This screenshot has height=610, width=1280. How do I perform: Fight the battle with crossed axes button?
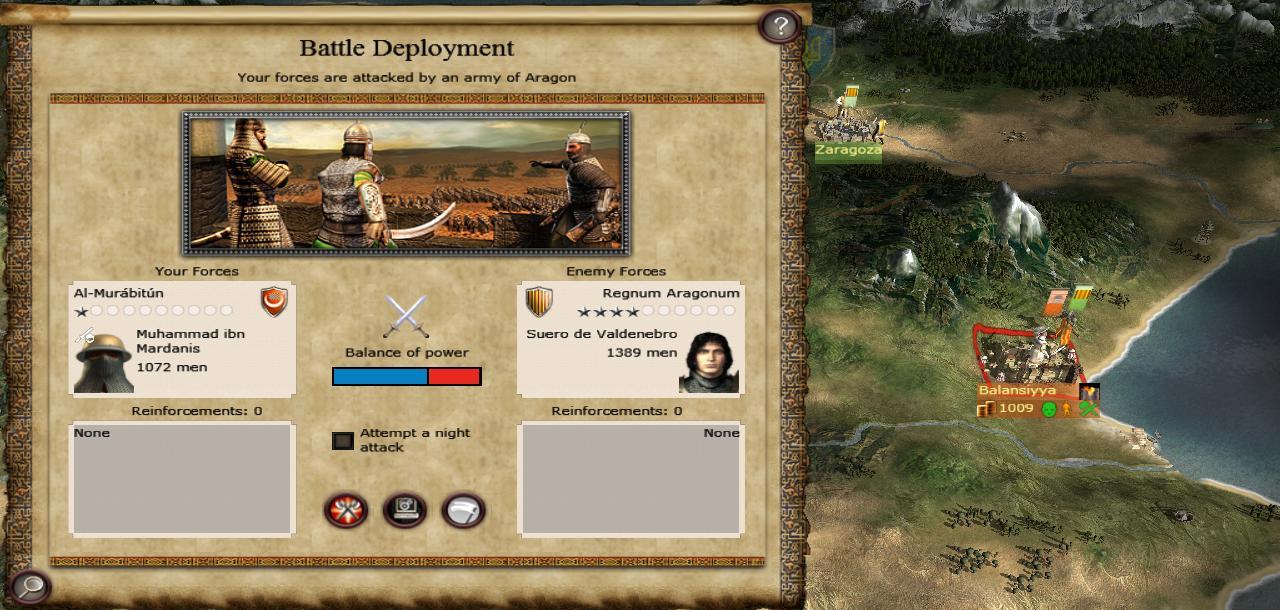(x=346, y=511)
